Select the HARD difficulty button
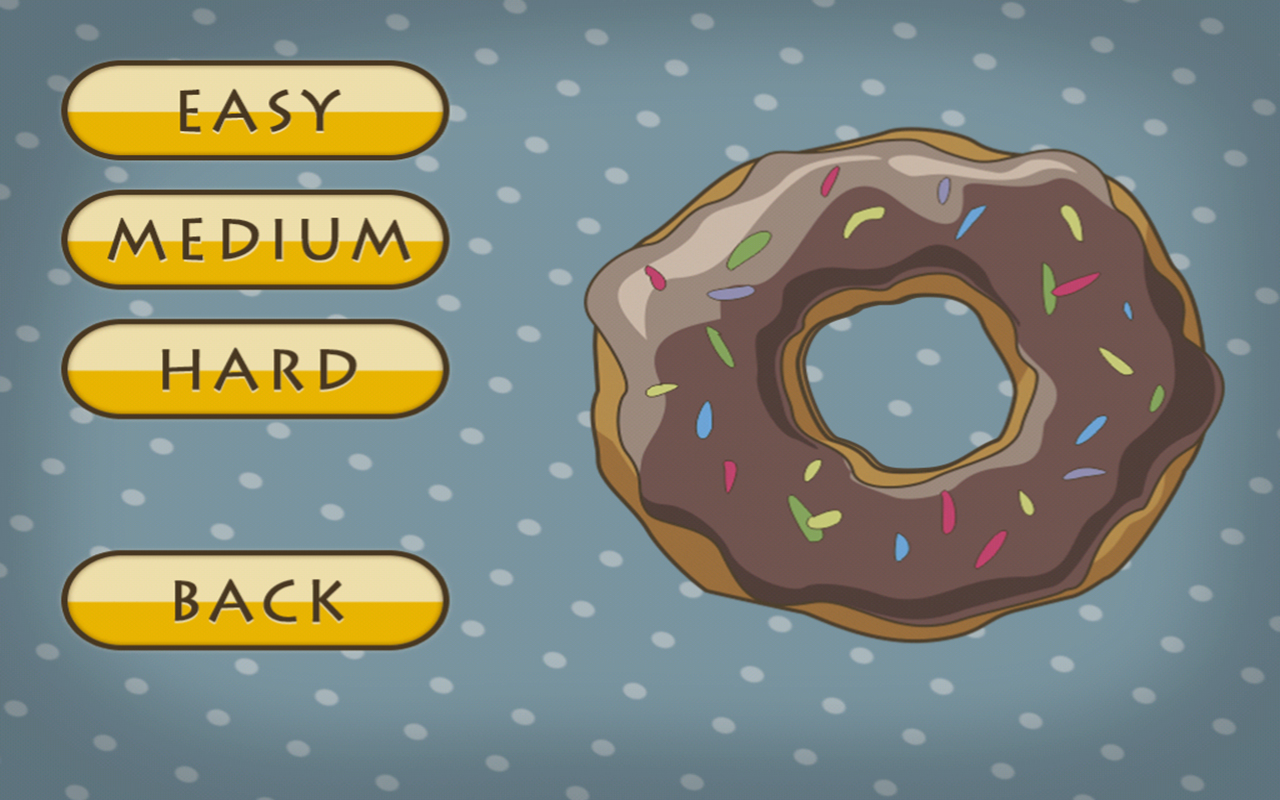This screenshot has width=1280, height=800. 255,369
